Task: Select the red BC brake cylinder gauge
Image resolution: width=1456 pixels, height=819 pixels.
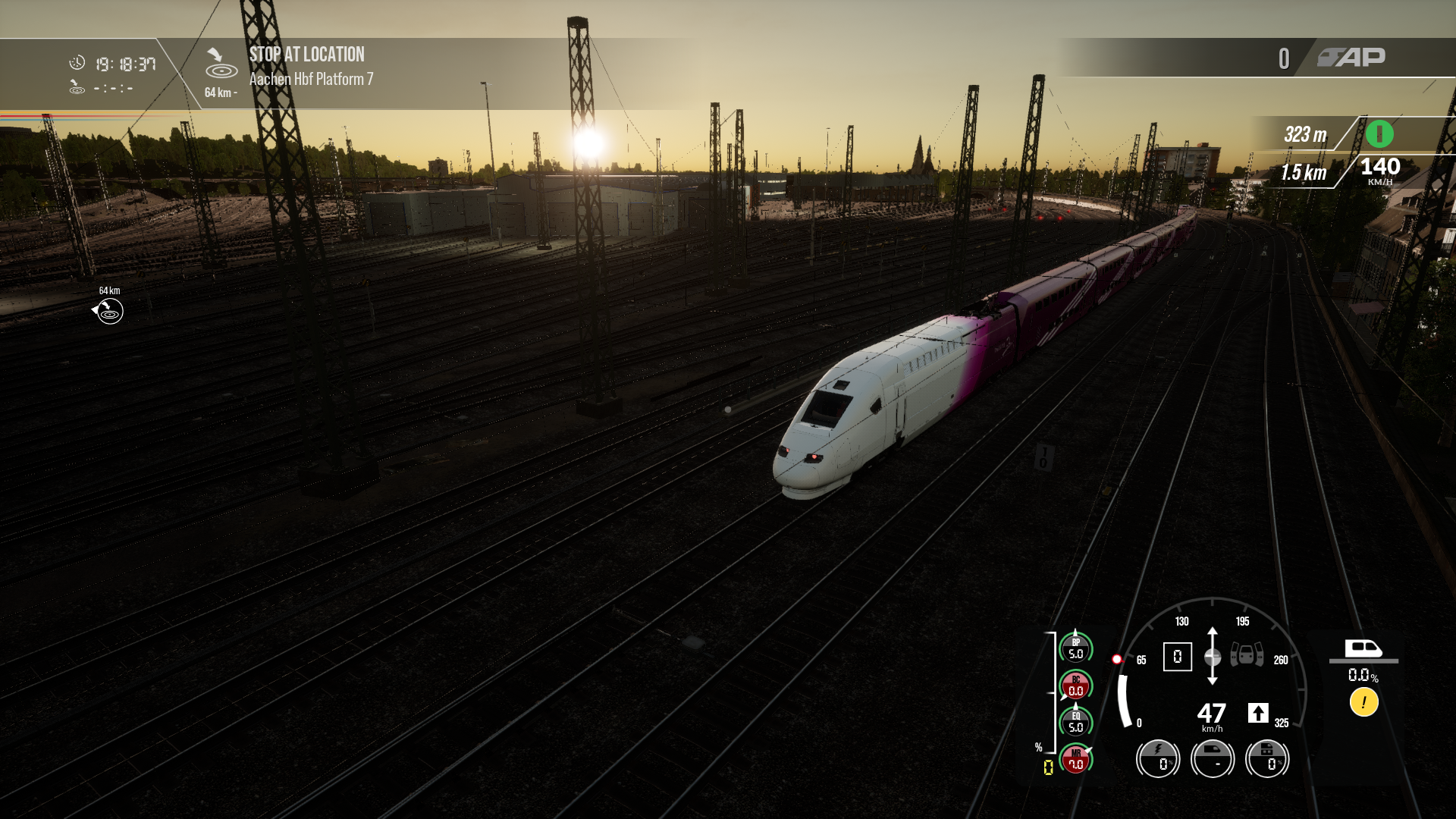Action: click(x=1075, y=686)
